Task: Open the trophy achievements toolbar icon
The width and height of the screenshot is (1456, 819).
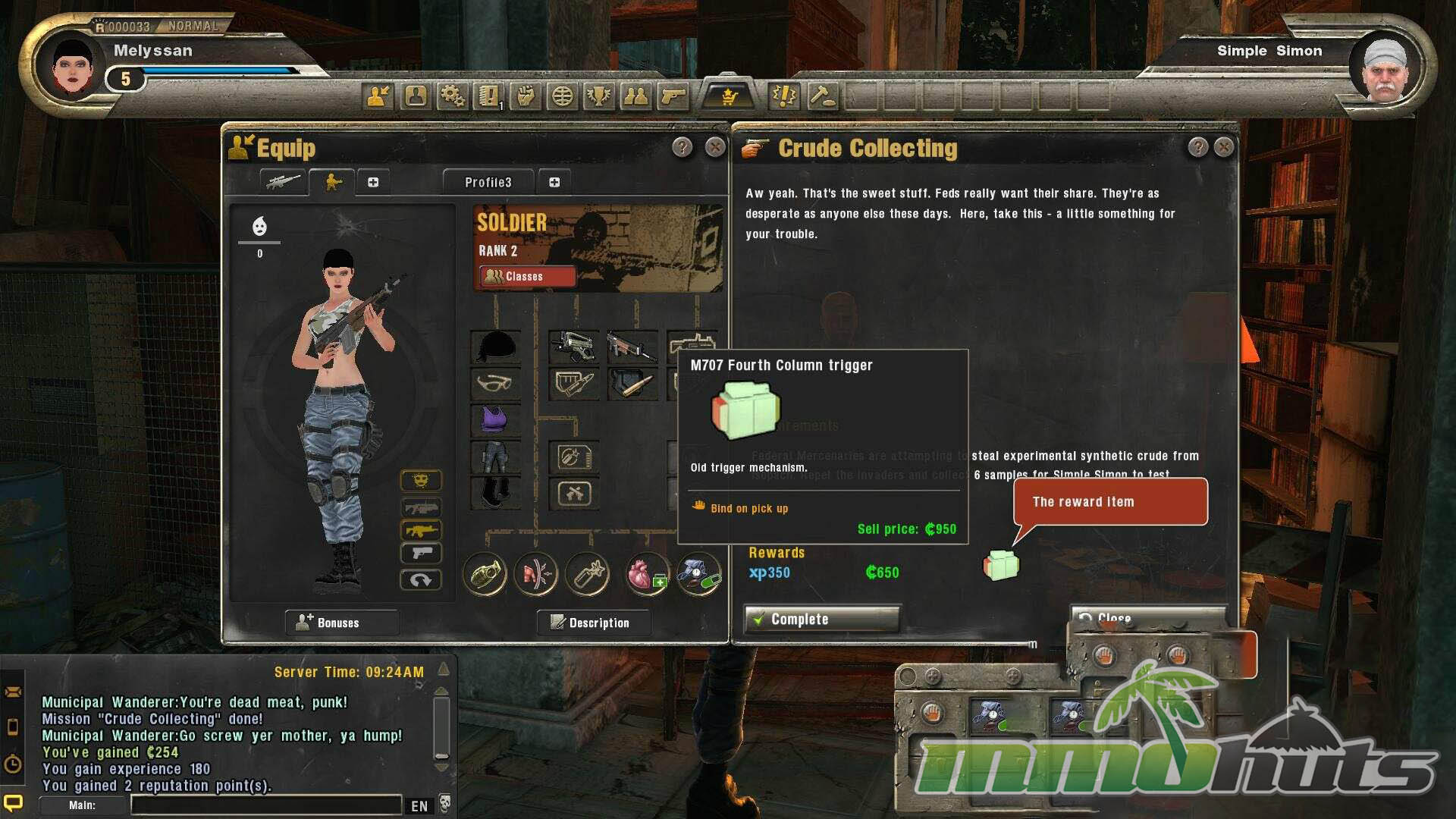Action: pos(599,96)
